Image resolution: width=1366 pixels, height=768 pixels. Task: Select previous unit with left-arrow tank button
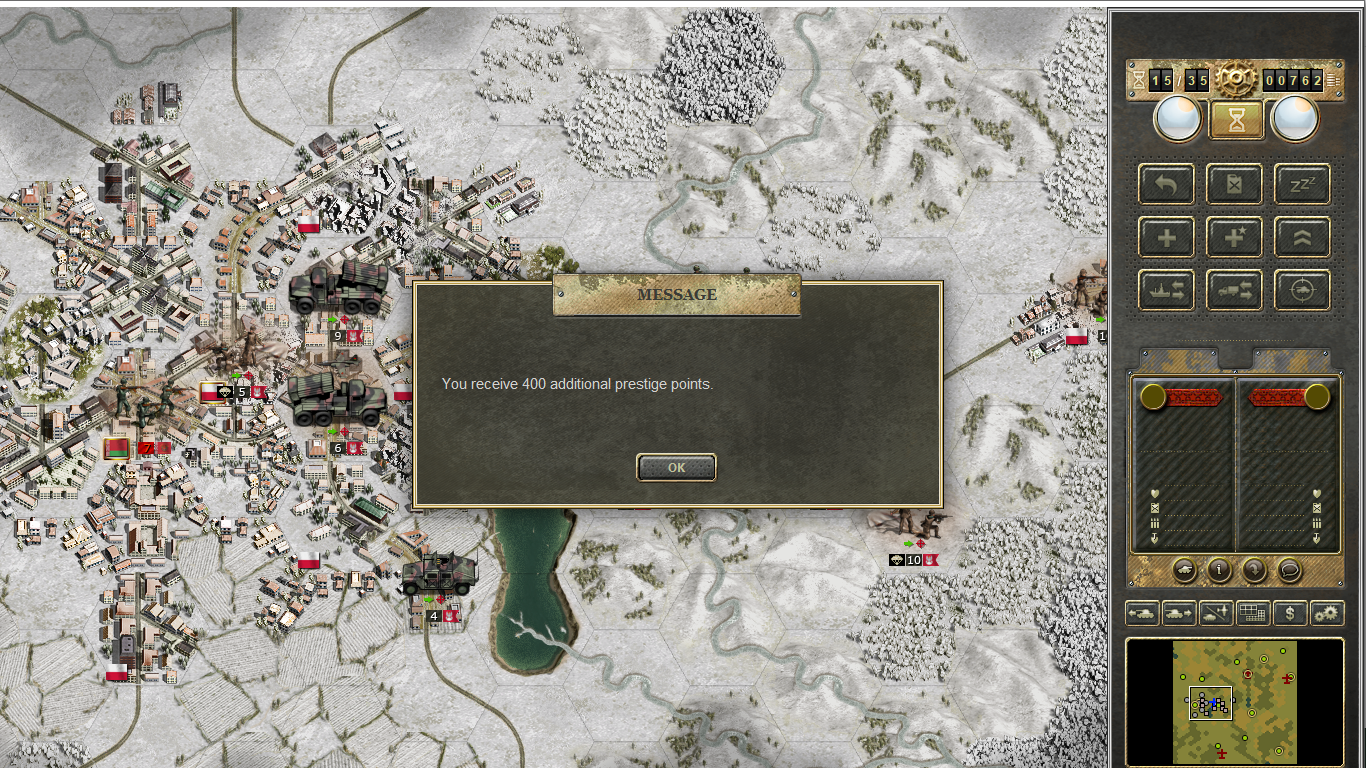[1142, 613]
